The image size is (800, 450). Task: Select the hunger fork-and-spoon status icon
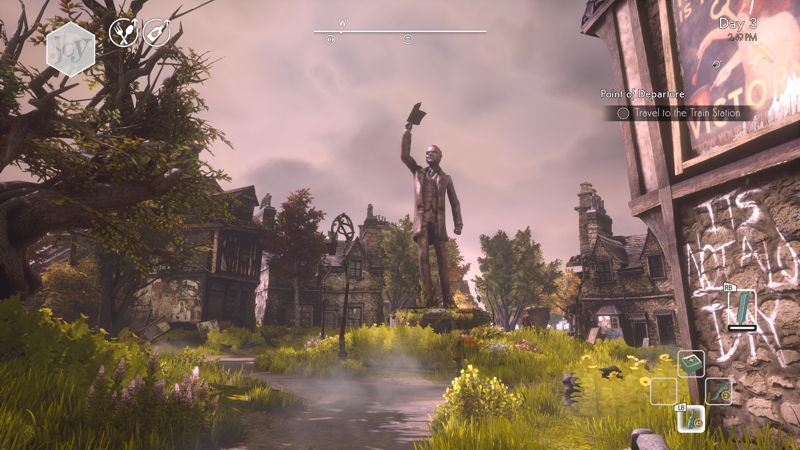coord(123,32)
